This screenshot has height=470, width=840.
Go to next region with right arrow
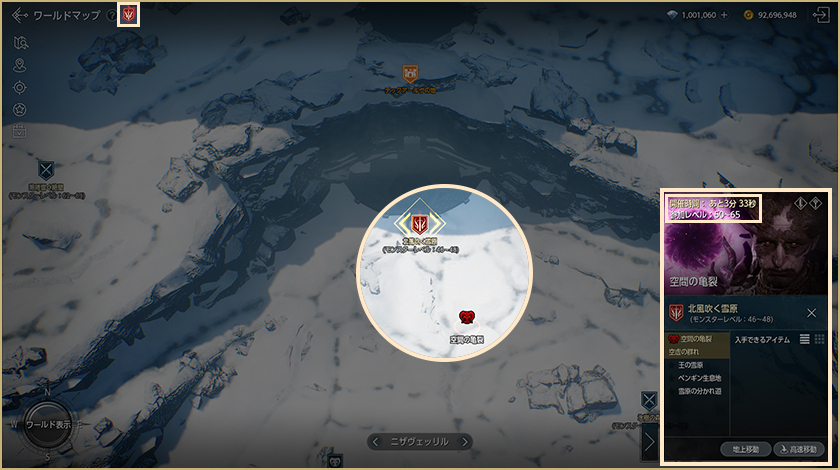point(464,441)
